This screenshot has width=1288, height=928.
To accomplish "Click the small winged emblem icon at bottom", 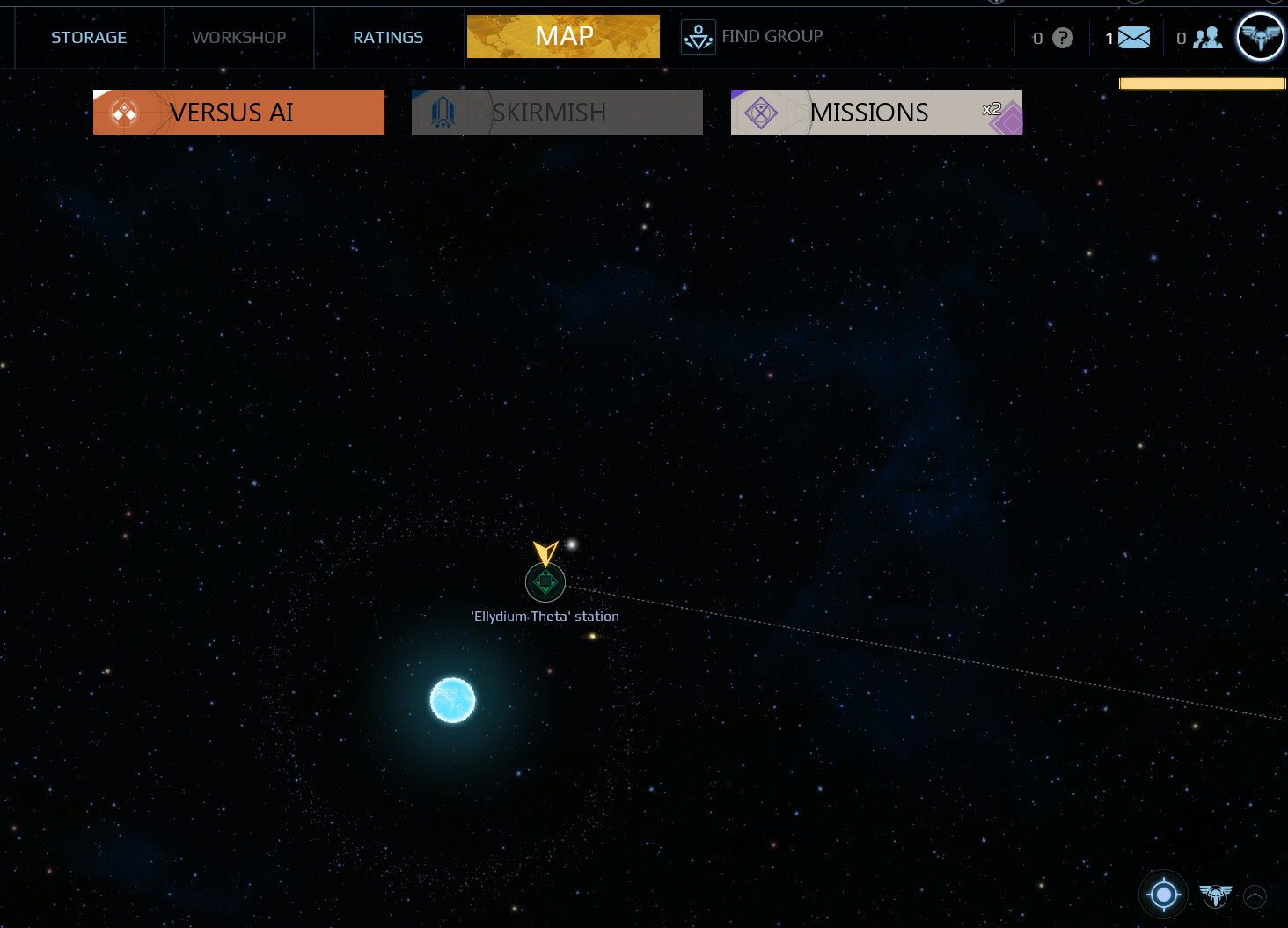I will tap(1215, 895).
